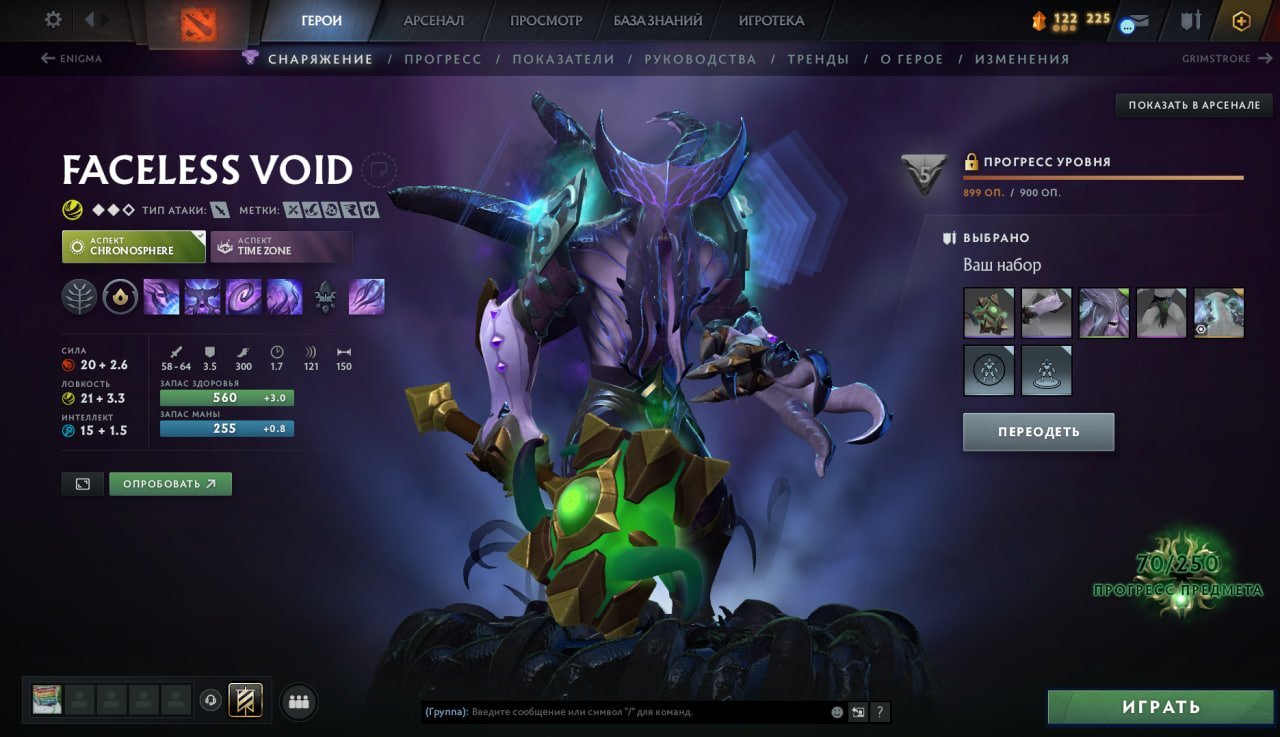Select the Chronosphere ability icon

pyautogui.click(x=285, y=296)
